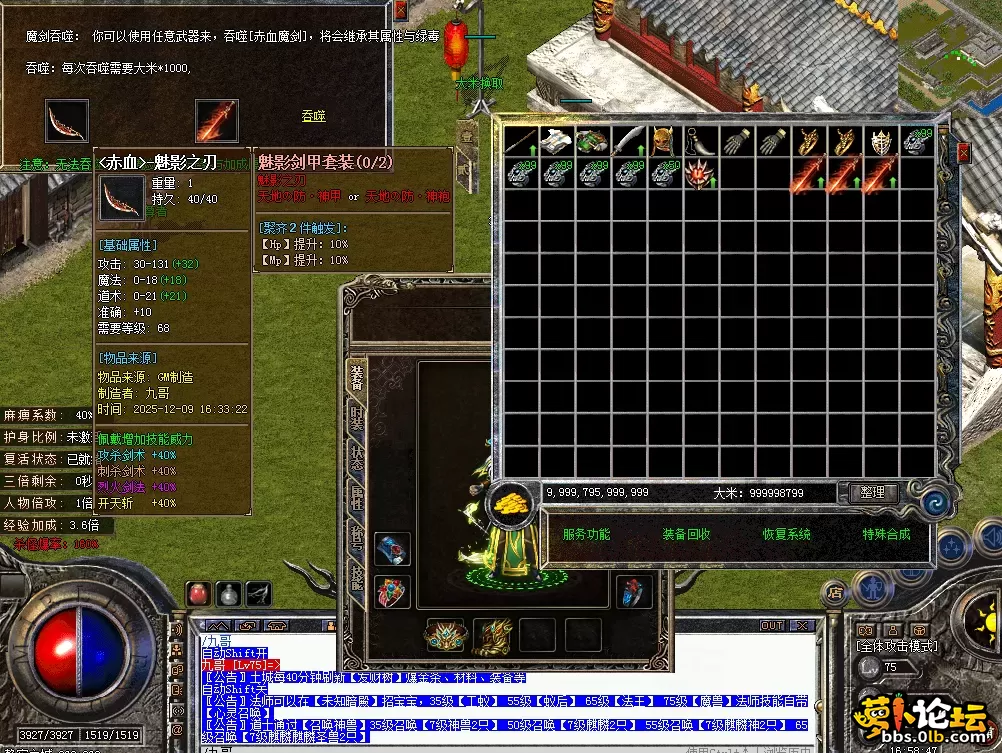Tidy the bag with the 整理 button
Screen dimensions: 1002x753
[x=873, y=493]
